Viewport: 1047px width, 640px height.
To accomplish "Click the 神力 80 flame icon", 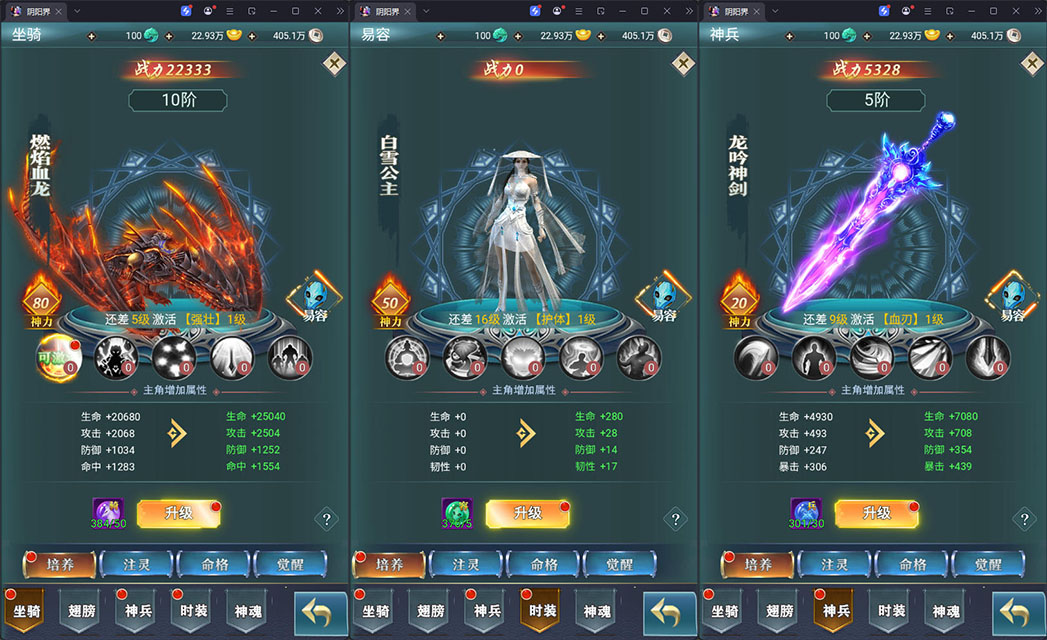I will [41, 299].
